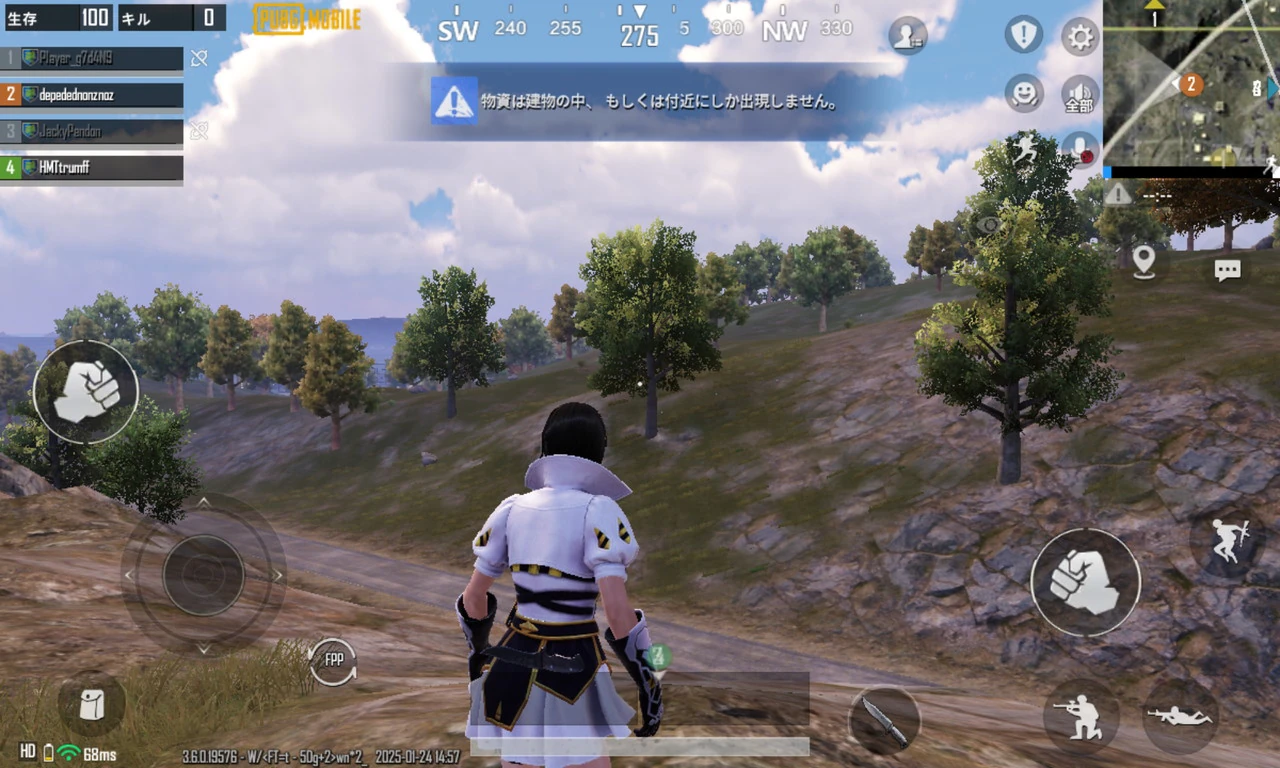The image size is (1280, 768).
Task: Open the gear settings menu
Action: (x=1080, y=37)
